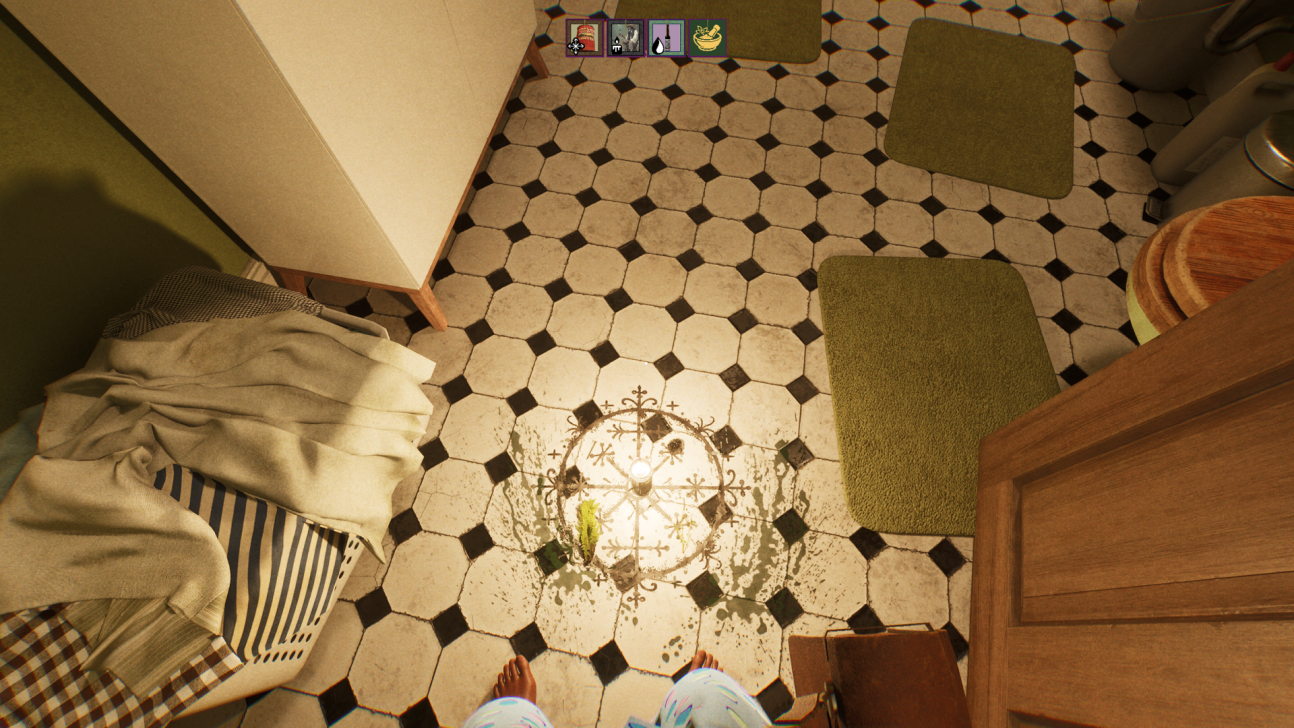Click the compass overlay on the tin icon
The height and width of the screenshot is (728, 1294).
click(576, 45)
